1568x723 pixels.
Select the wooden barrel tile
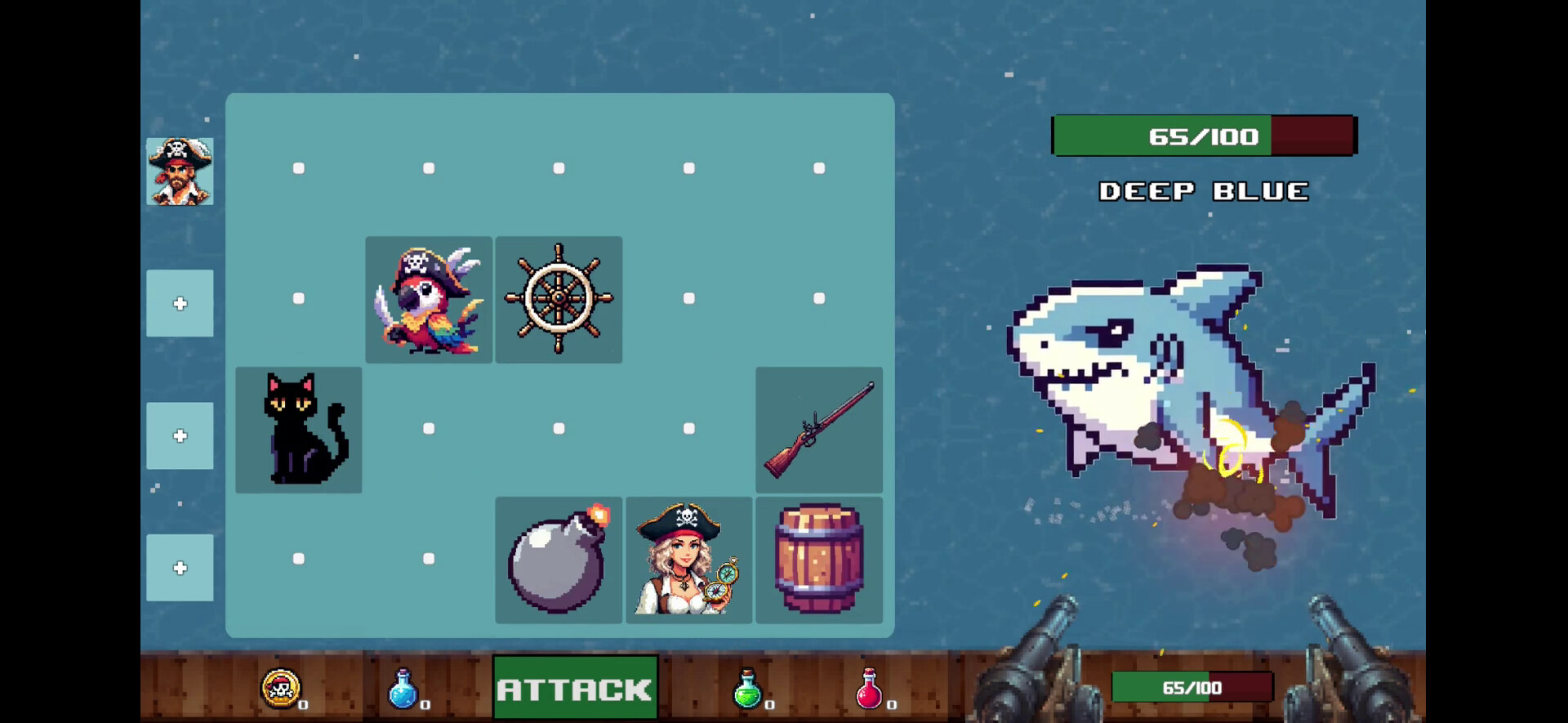point(819,560)
